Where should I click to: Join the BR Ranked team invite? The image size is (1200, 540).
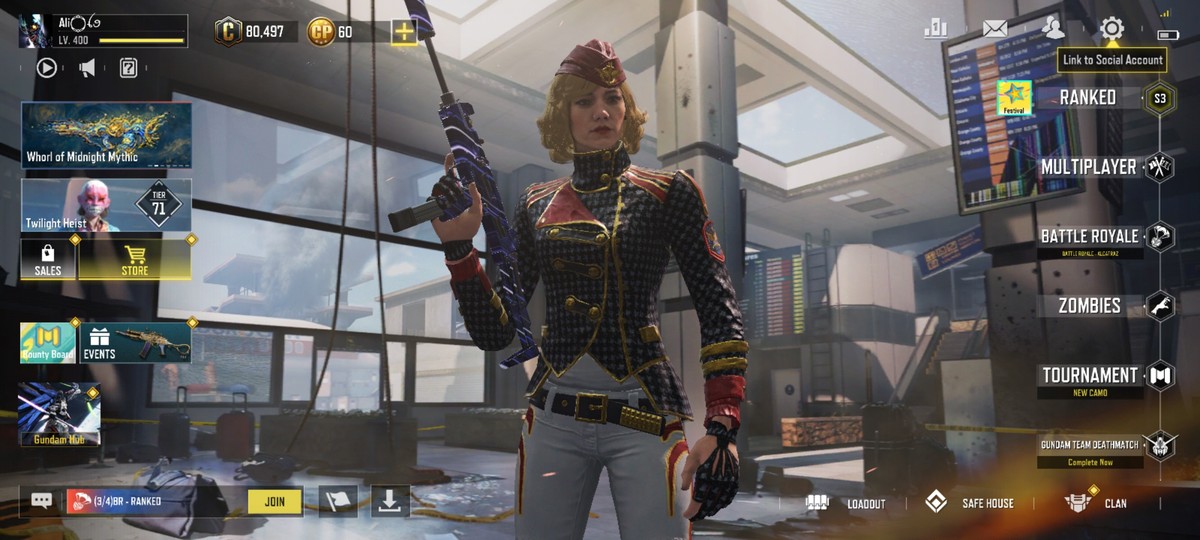pos(275,501)
